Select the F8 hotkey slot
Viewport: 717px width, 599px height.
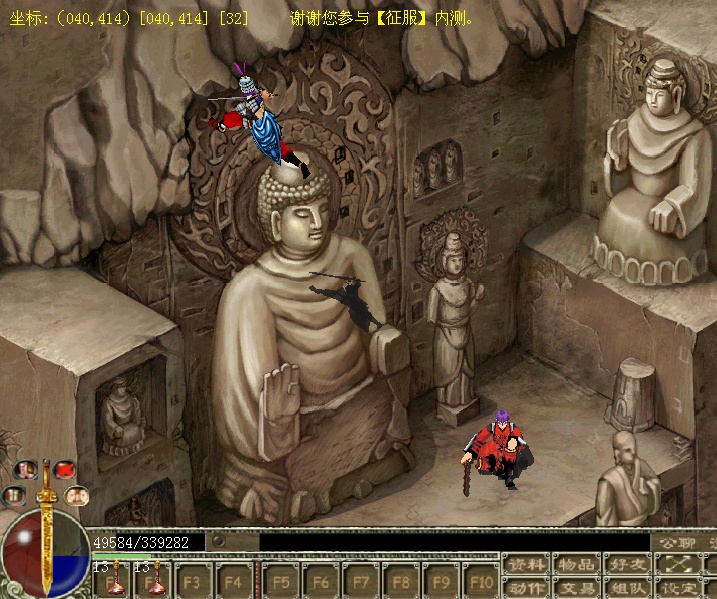point(401,581)
